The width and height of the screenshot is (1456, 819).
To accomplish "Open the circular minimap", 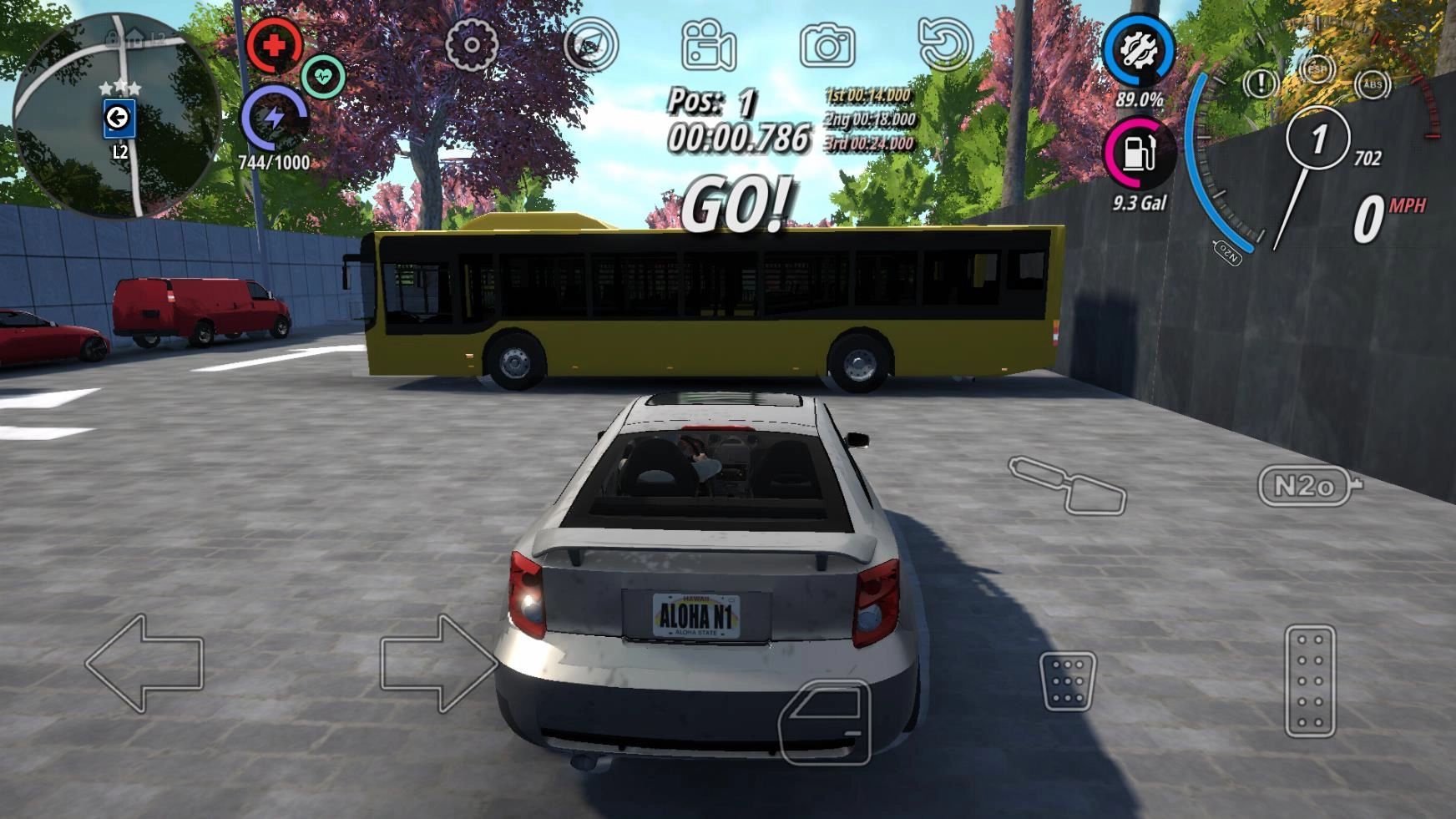I will click(117, 114).
